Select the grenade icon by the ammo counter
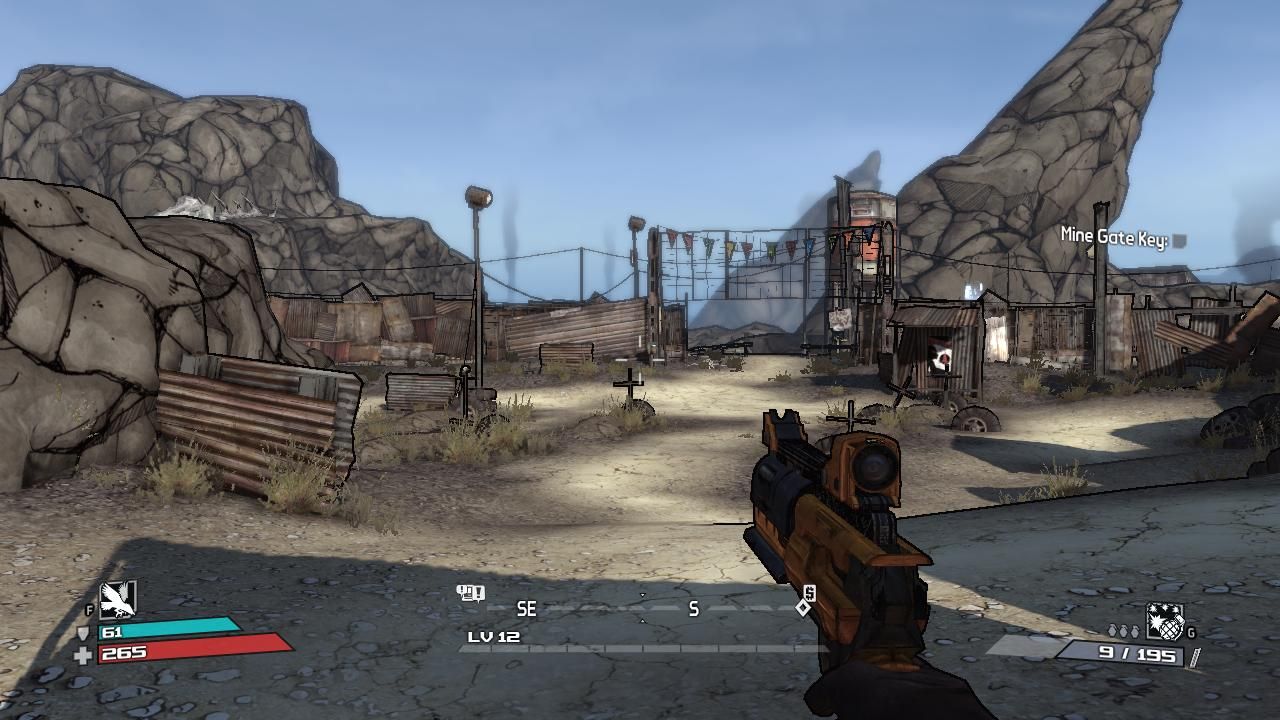The height and width of the screenshot is (720, 1280). 1164,622
